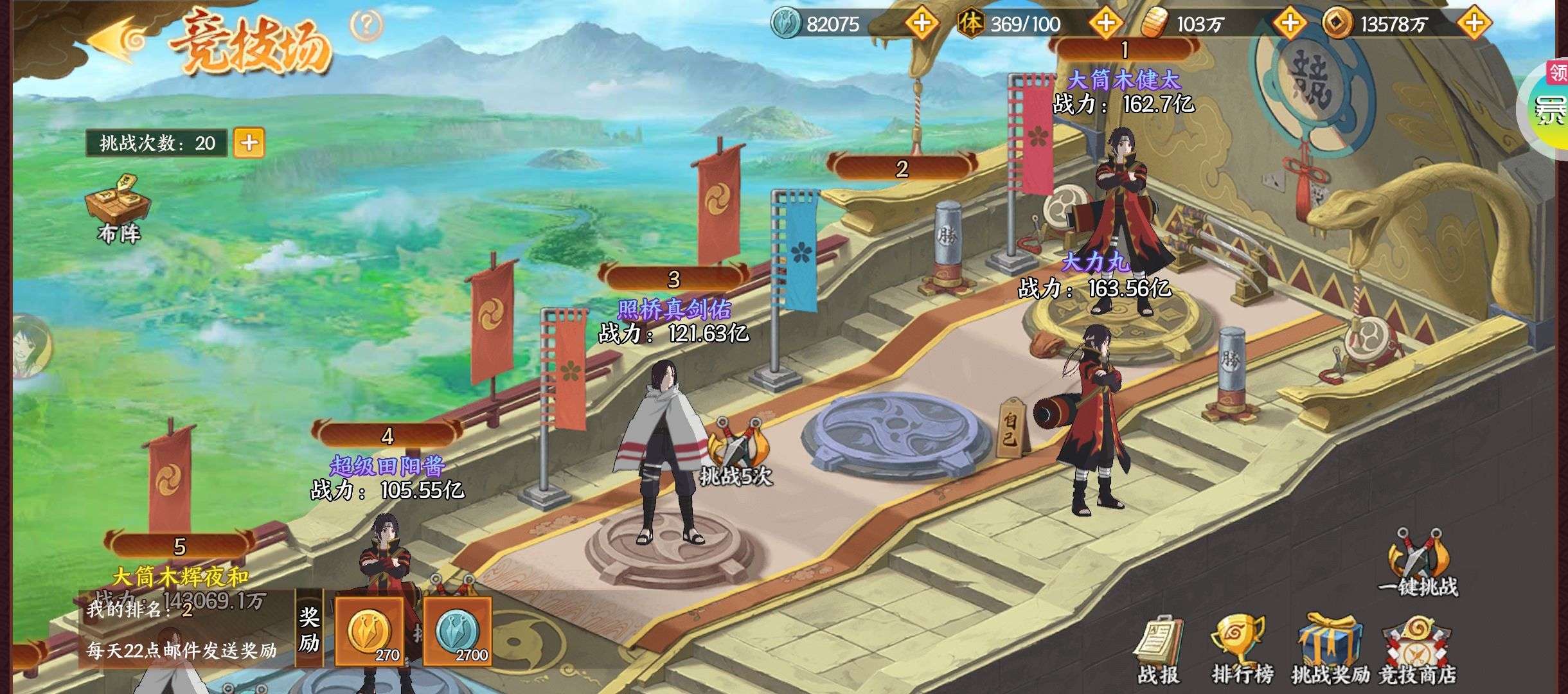Screen dimensions: 1568x694
Task: Select rank 4 opponent 超级田阳酱
Action: (386, 565)
